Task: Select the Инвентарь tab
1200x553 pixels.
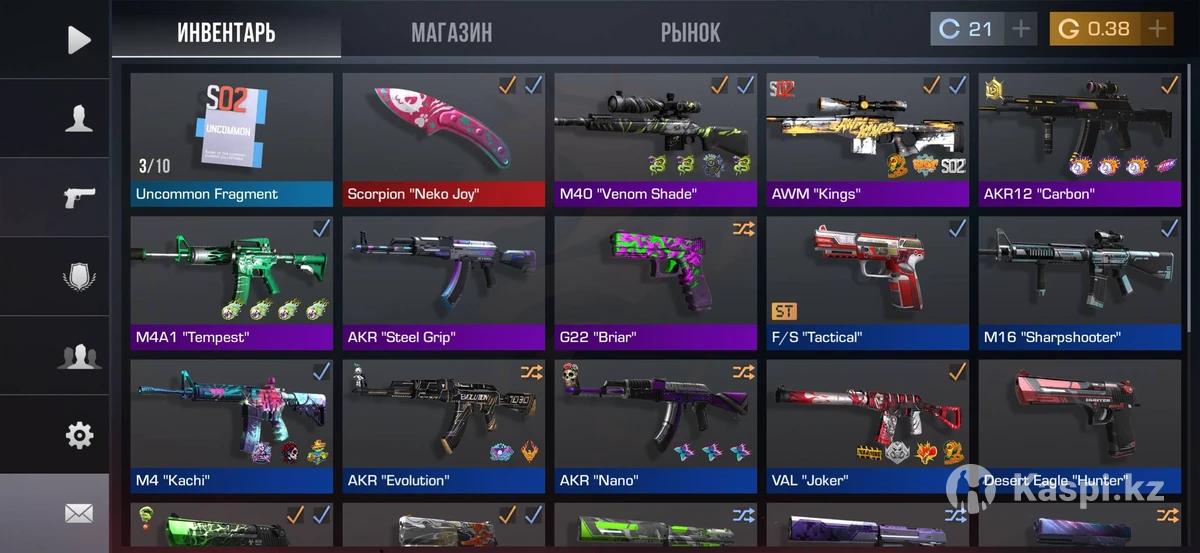Action: click(x=226, y=32)
